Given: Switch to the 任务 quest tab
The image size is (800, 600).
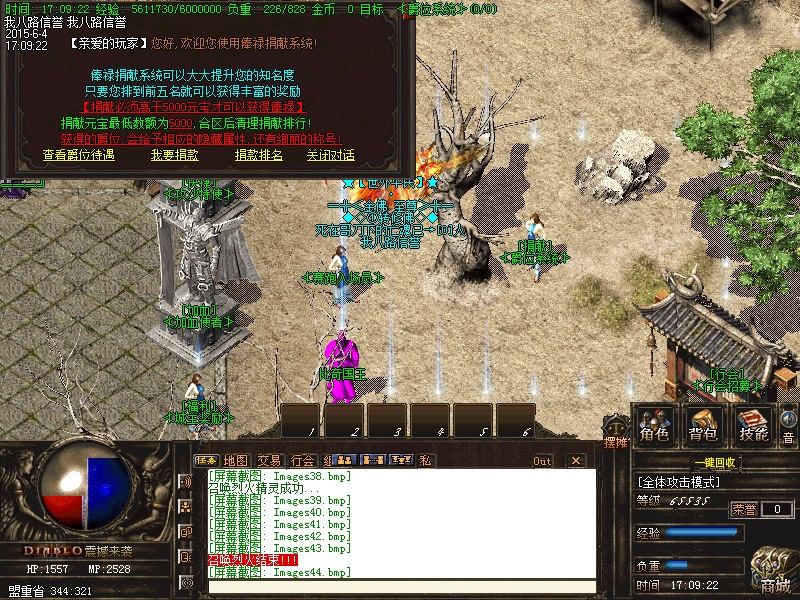Looking at the screenshot, I should pyautogui.click(x=206, y=460).
